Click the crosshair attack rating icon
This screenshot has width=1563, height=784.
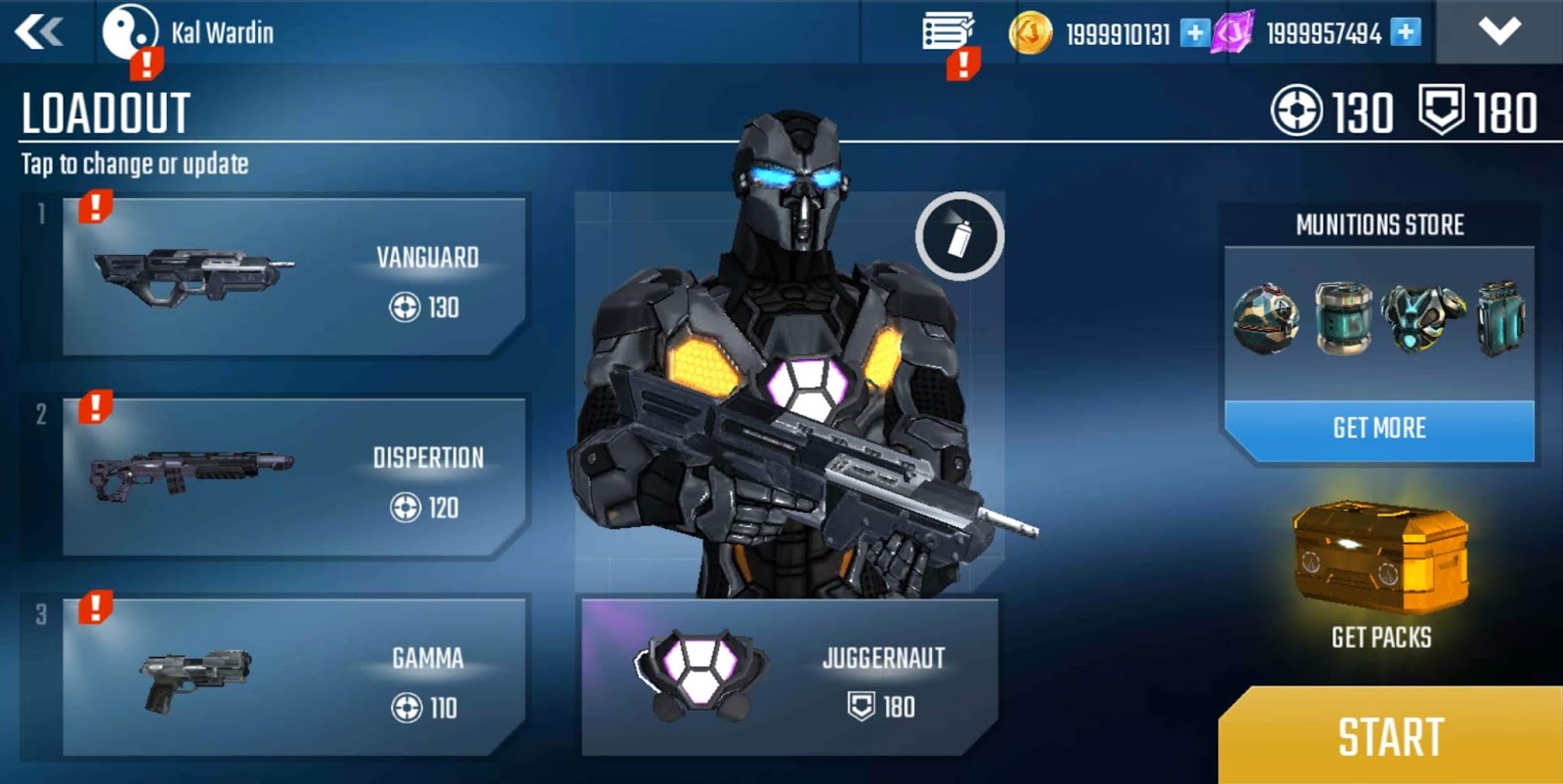point(1296,112)
